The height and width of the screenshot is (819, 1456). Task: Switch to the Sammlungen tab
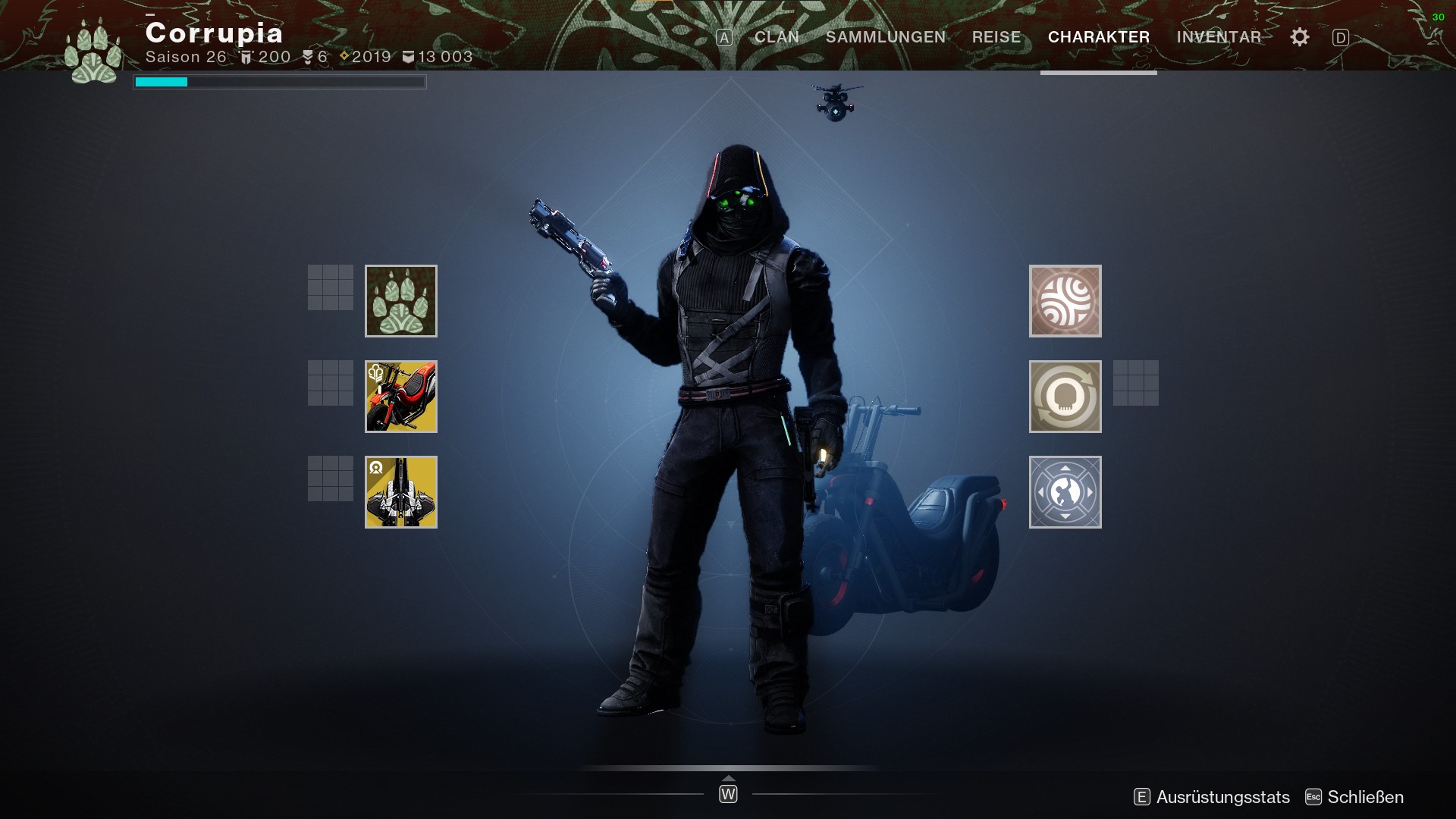[885, 37]
